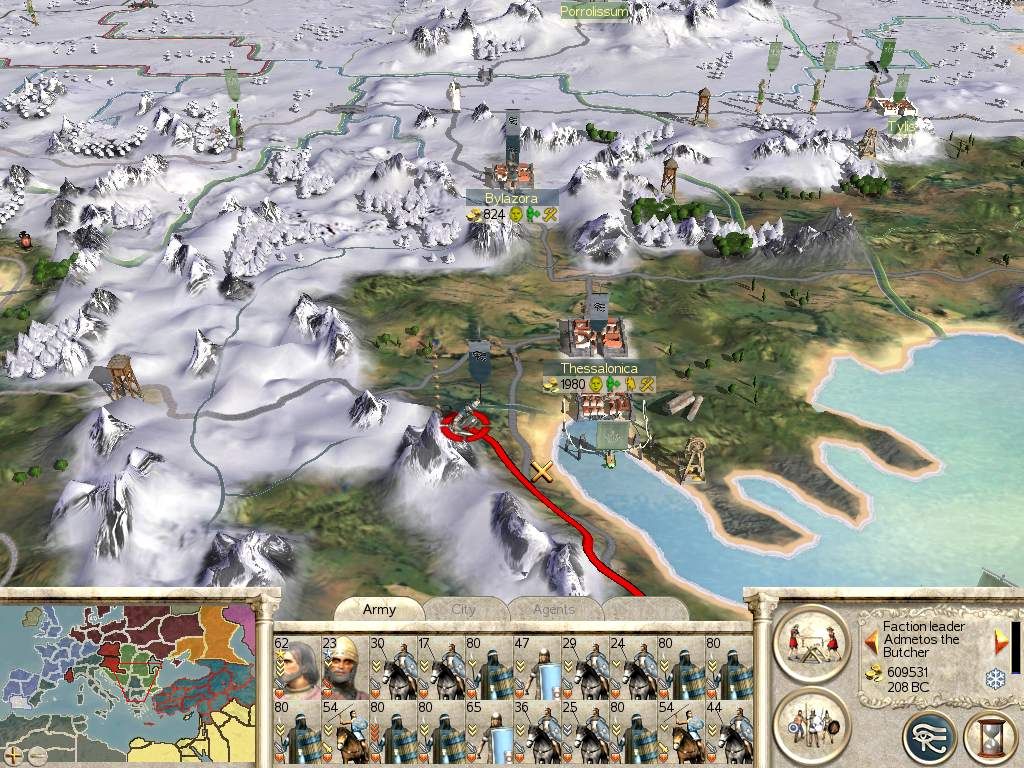The width and height of the screenshot is (1024, 768).
Task: Zoom in the minimap with the plus button
Action: pos(12,754)
